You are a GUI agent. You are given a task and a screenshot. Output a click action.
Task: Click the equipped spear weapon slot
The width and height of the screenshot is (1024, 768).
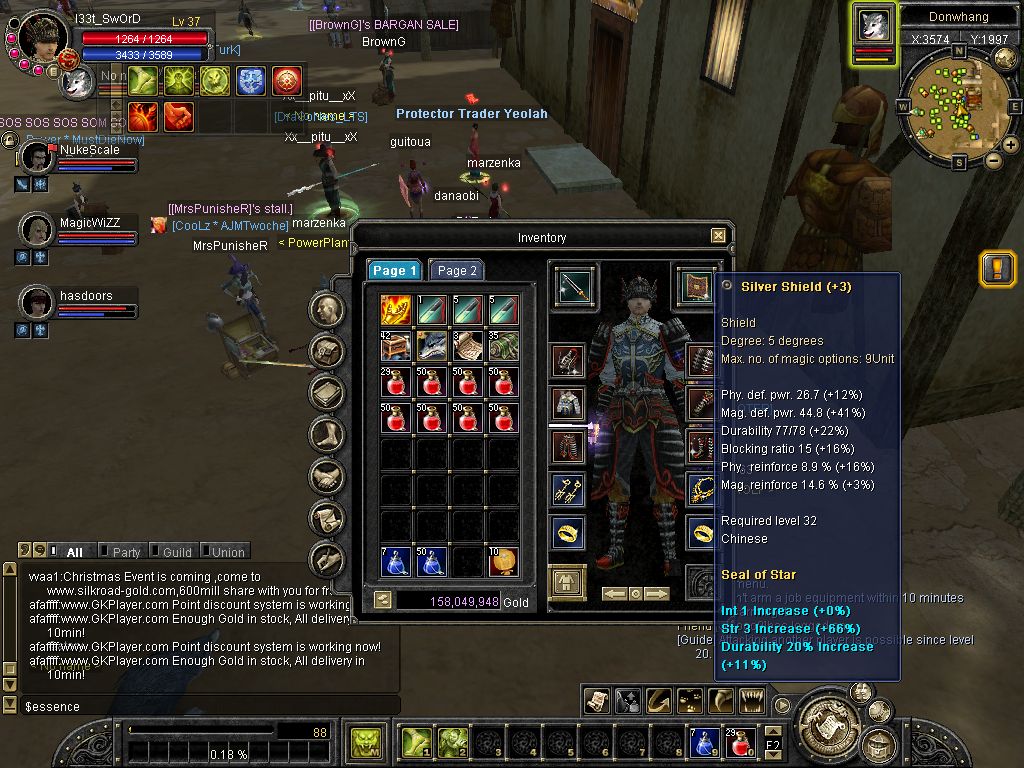coord(574,287)
